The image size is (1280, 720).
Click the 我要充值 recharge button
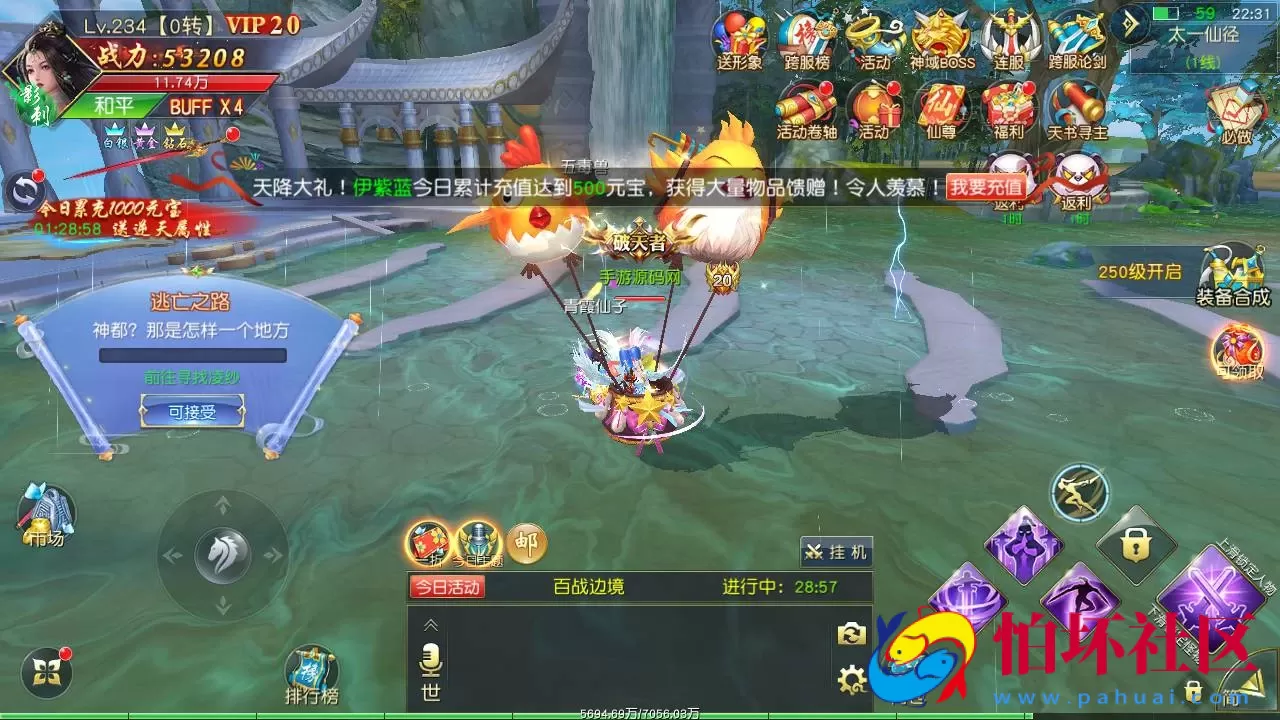point(986,186)
